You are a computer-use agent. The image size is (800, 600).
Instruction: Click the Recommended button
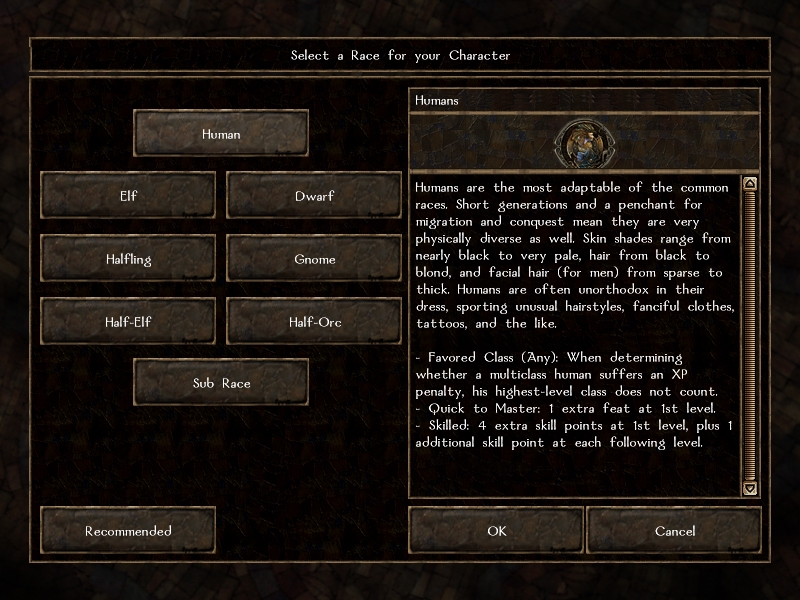point(128,531)
